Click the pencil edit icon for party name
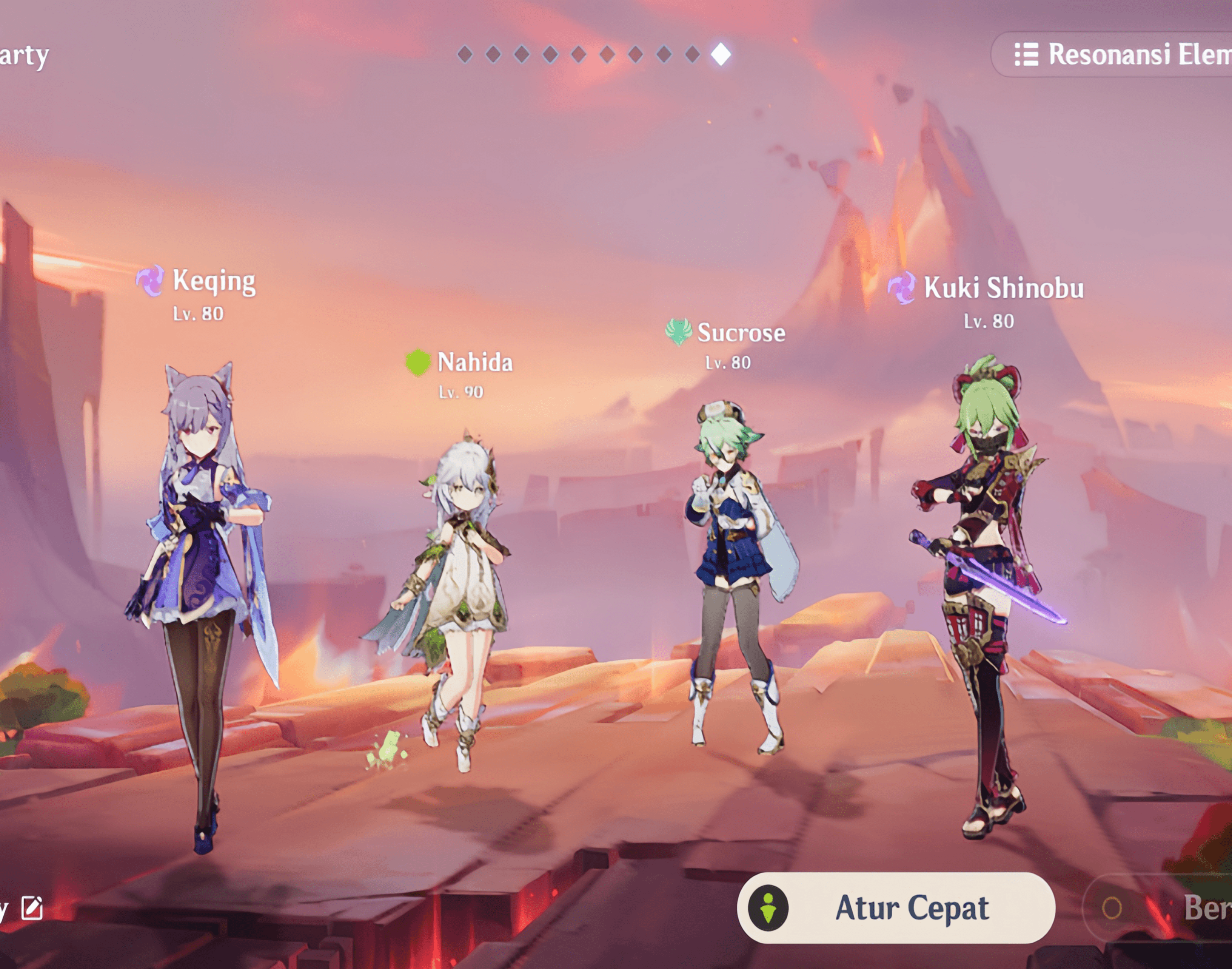Viewport: 1232px width, 969px height. coord(32,908)
